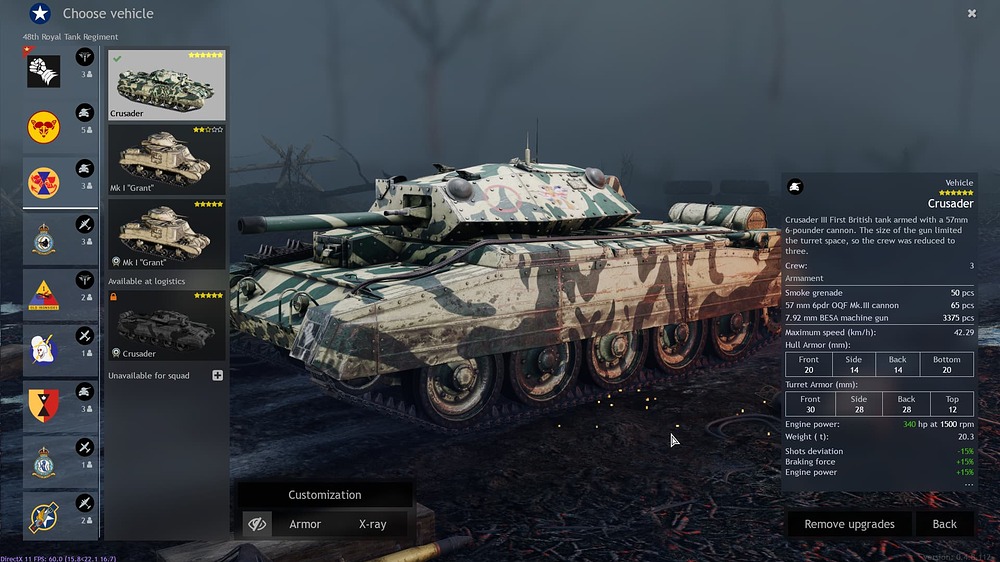Click the Remove upgrades button
Screen dimensions: 1000x562
849,524
